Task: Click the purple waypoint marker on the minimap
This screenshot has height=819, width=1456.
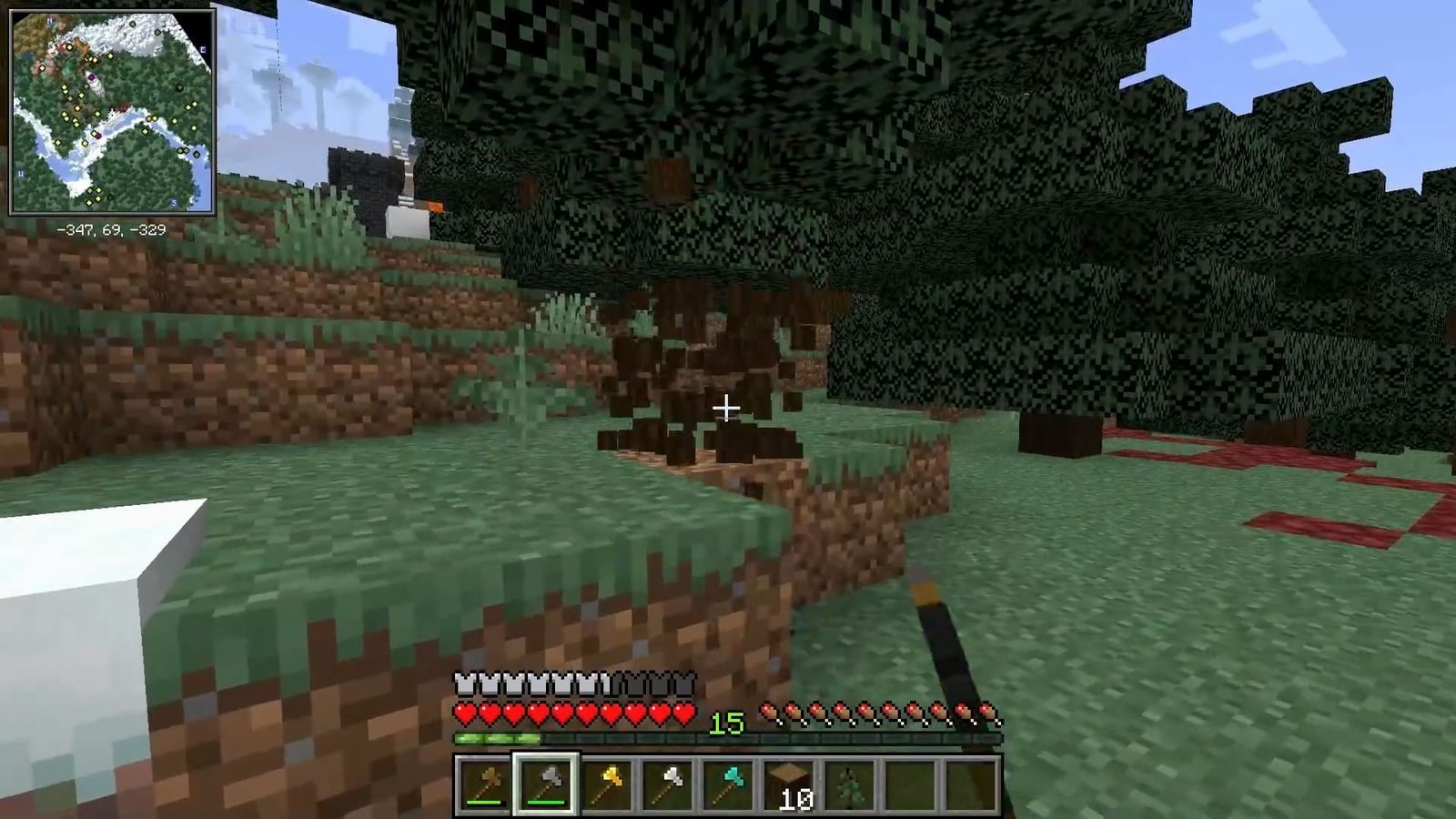Action: coord(92,76)
